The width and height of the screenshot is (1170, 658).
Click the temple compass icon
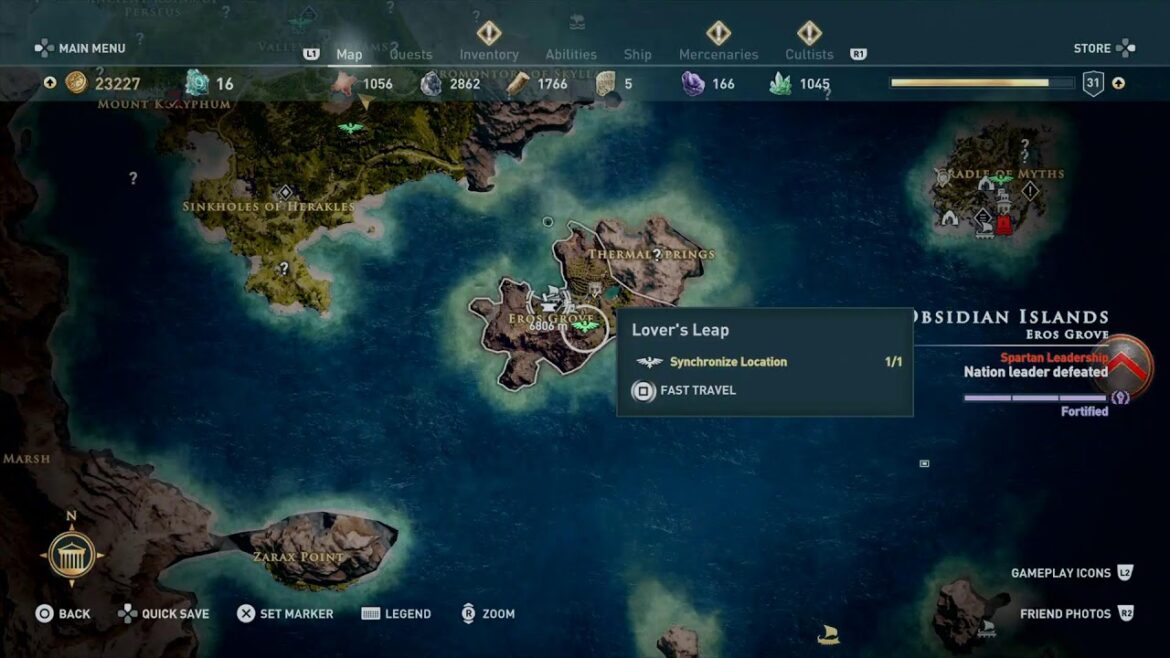[71, 555]
